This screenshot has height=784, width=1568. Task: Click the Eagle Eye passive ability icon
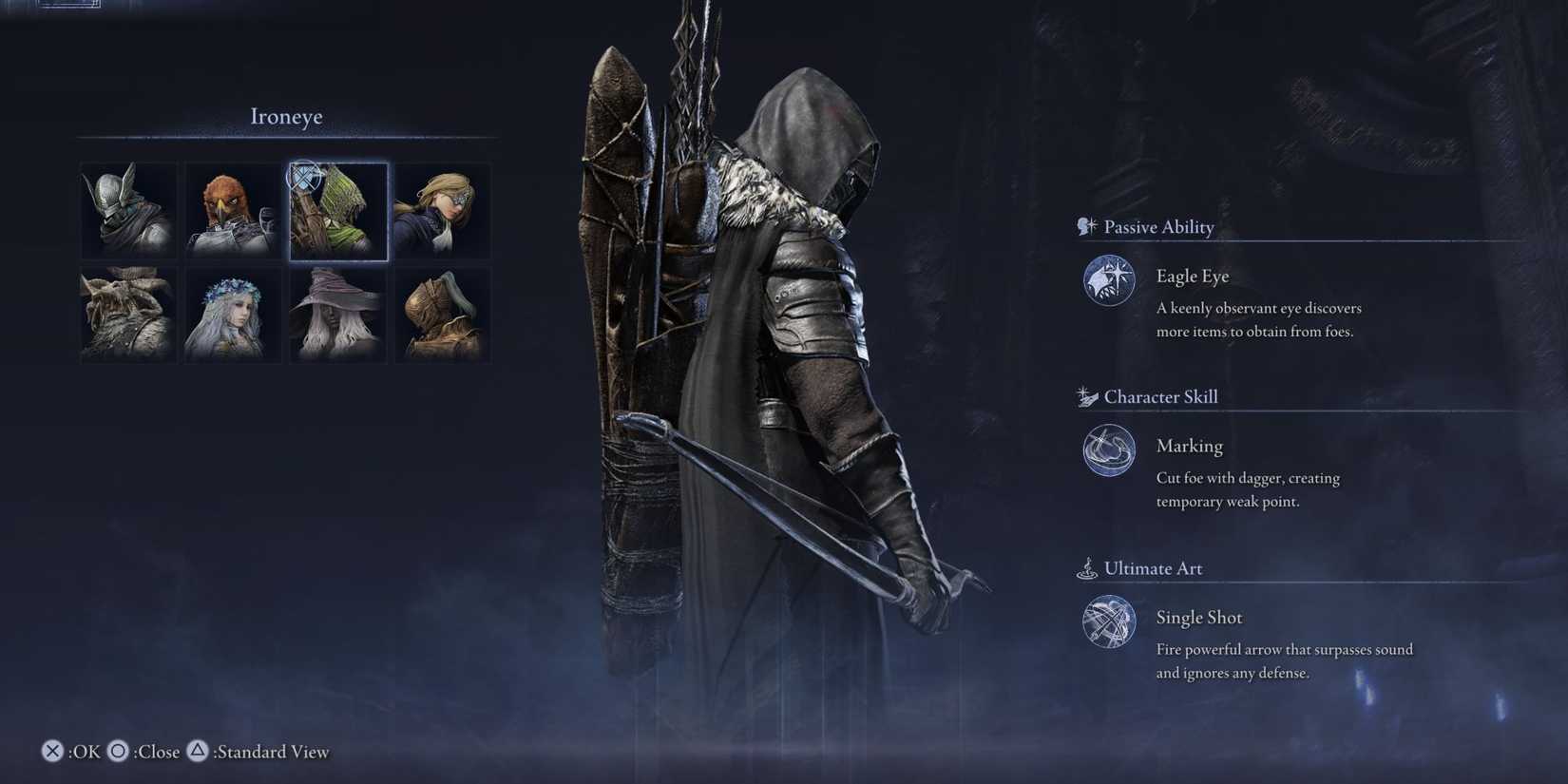tap(1108, 279)
